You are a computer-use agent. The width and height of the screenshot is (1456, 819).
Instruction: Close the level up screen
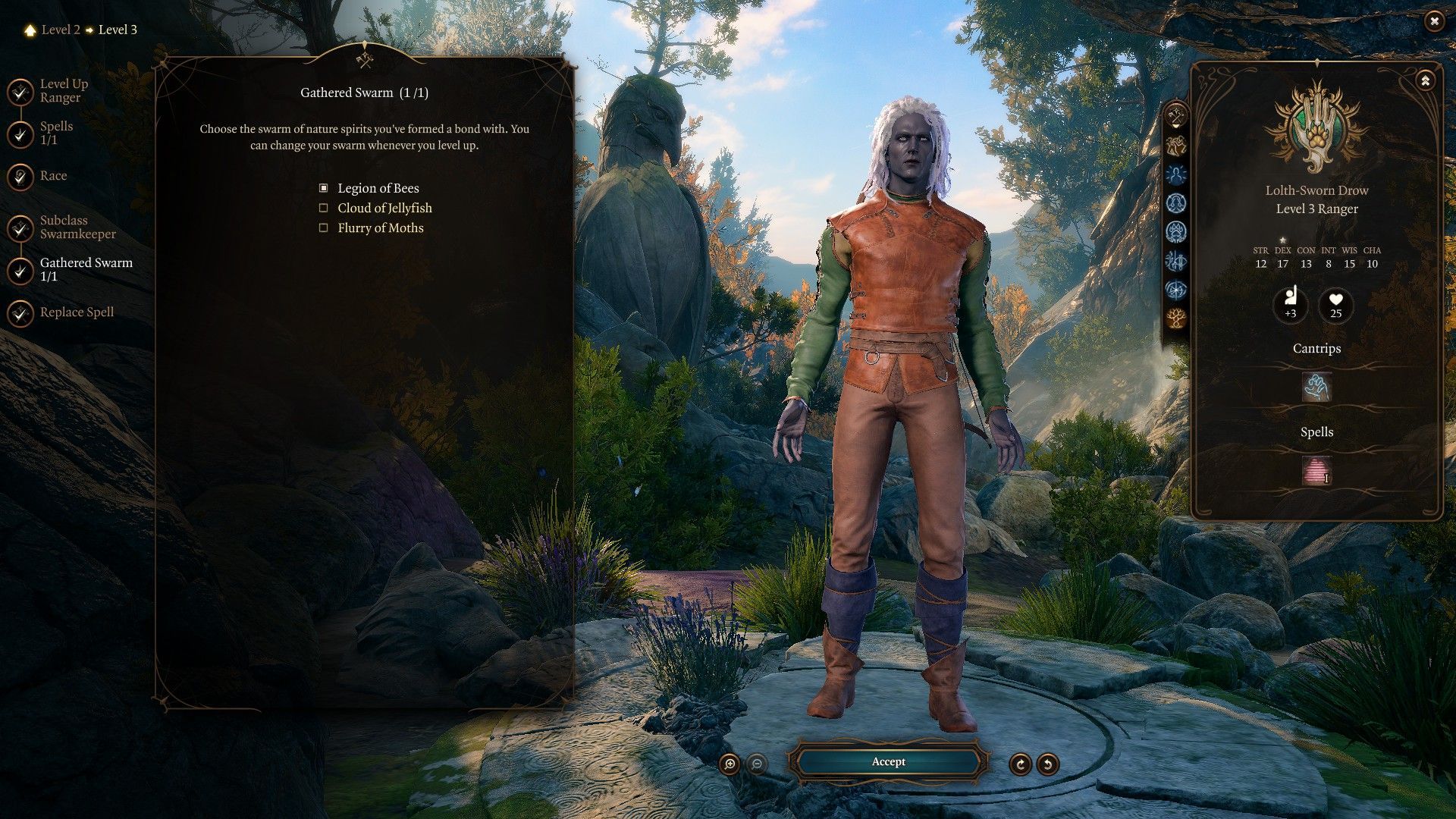tap(1433, 22)
